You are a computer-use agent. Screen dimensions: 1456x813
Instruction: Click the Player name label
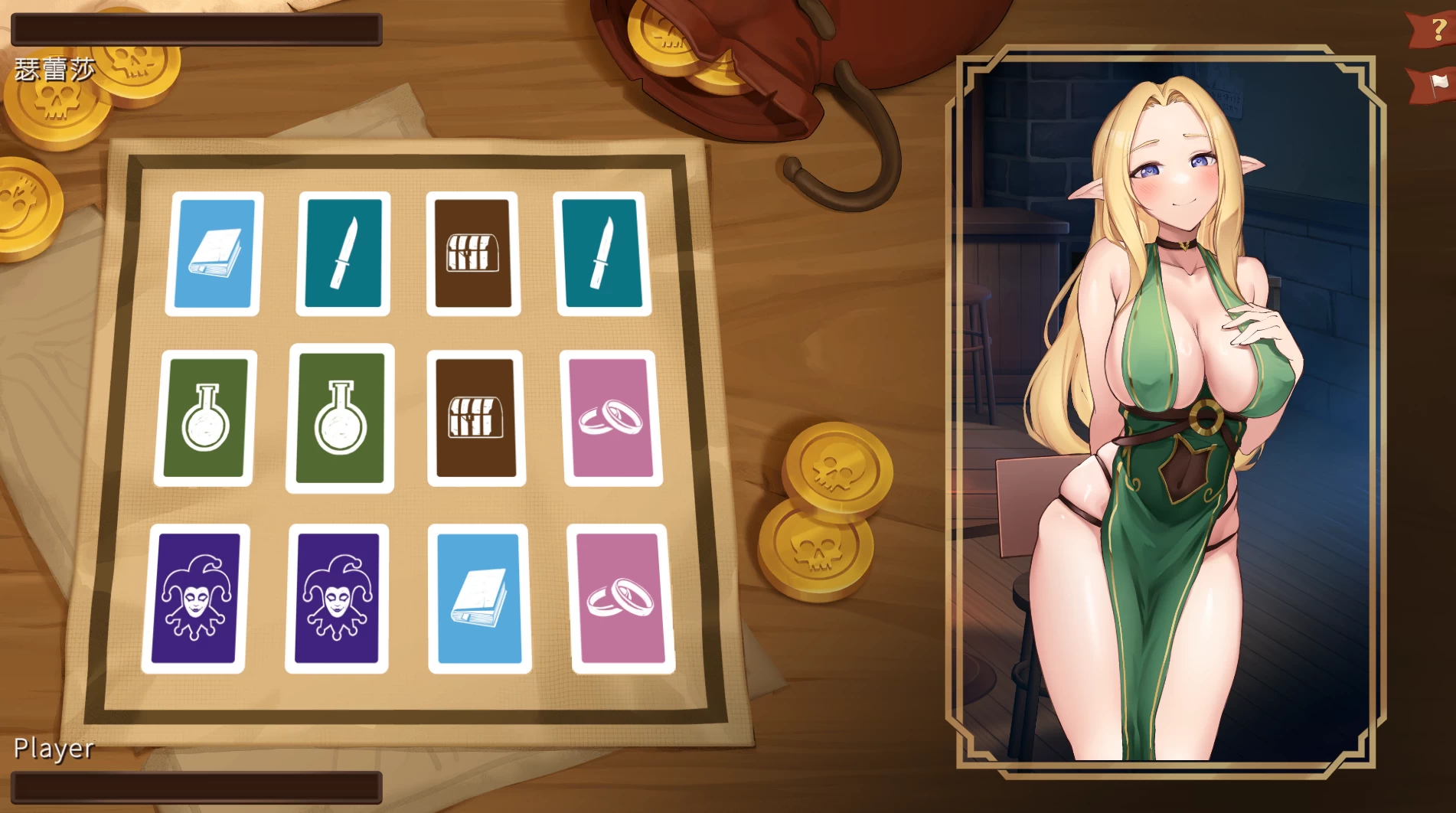point(54,749)
